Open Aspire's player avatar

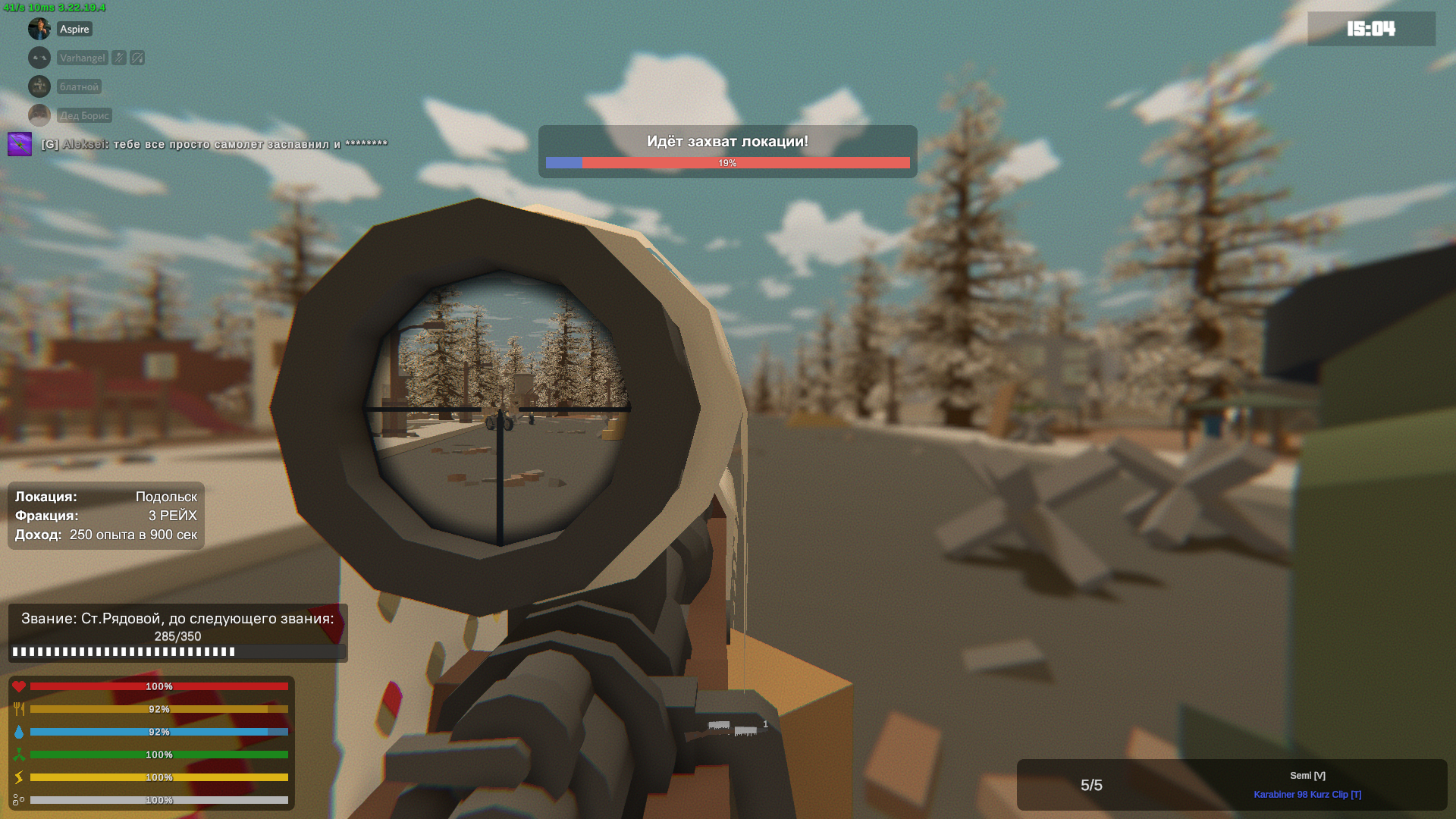pos(39,28)
